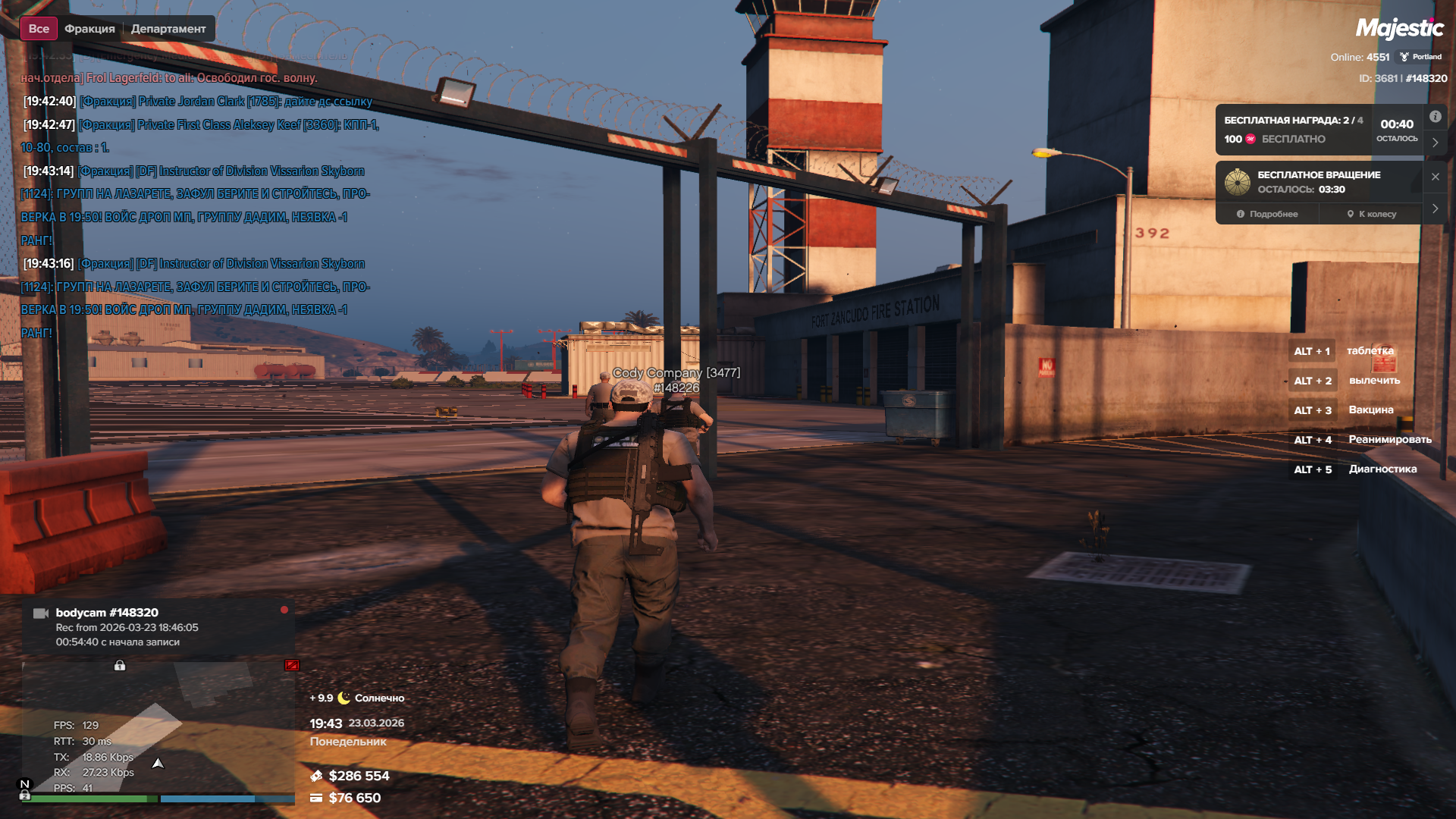Switch to the Все chat tab
The image size is (1456, 819).
point(39,29)
